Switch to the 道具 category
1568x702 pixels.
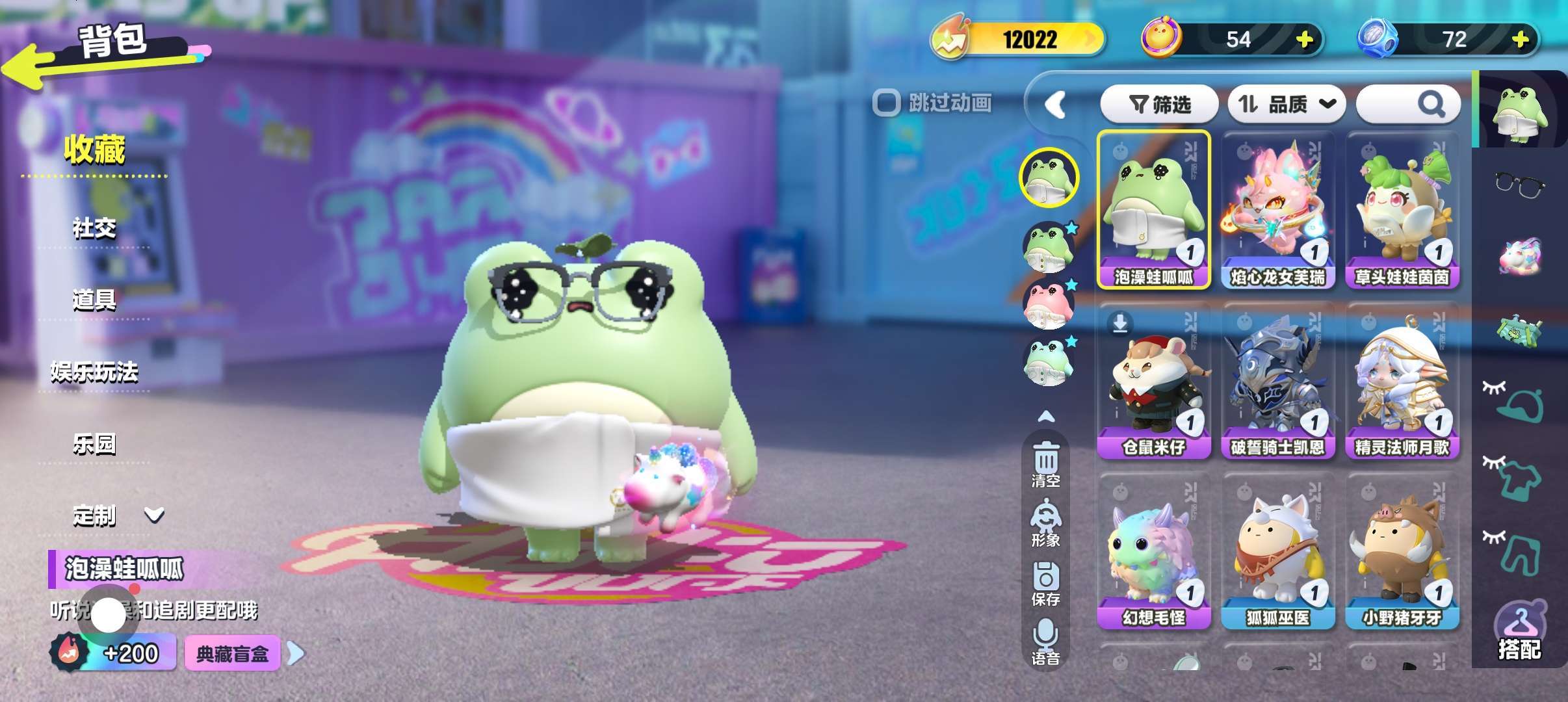[94, 300]
